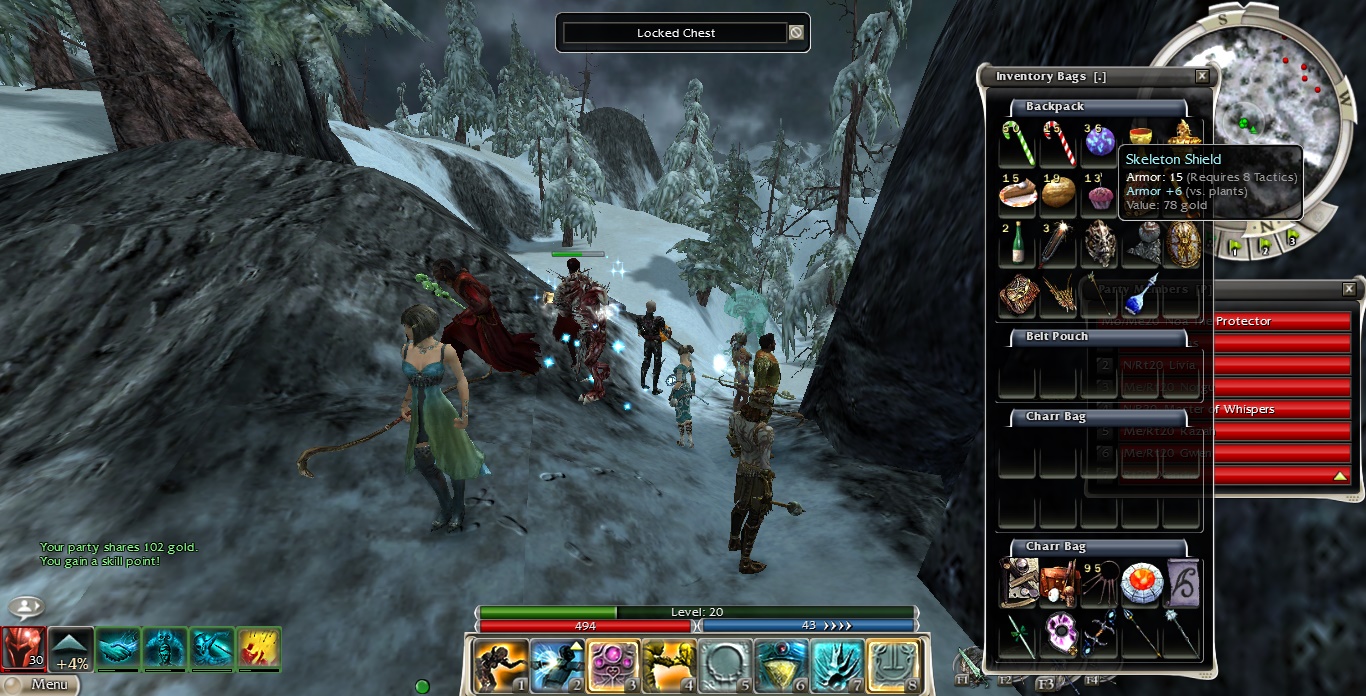This screenshot has width=1366, height=696.
Task: Cancel the Locked Chest target
Action: pyautogui.click(x=796, y=33)
